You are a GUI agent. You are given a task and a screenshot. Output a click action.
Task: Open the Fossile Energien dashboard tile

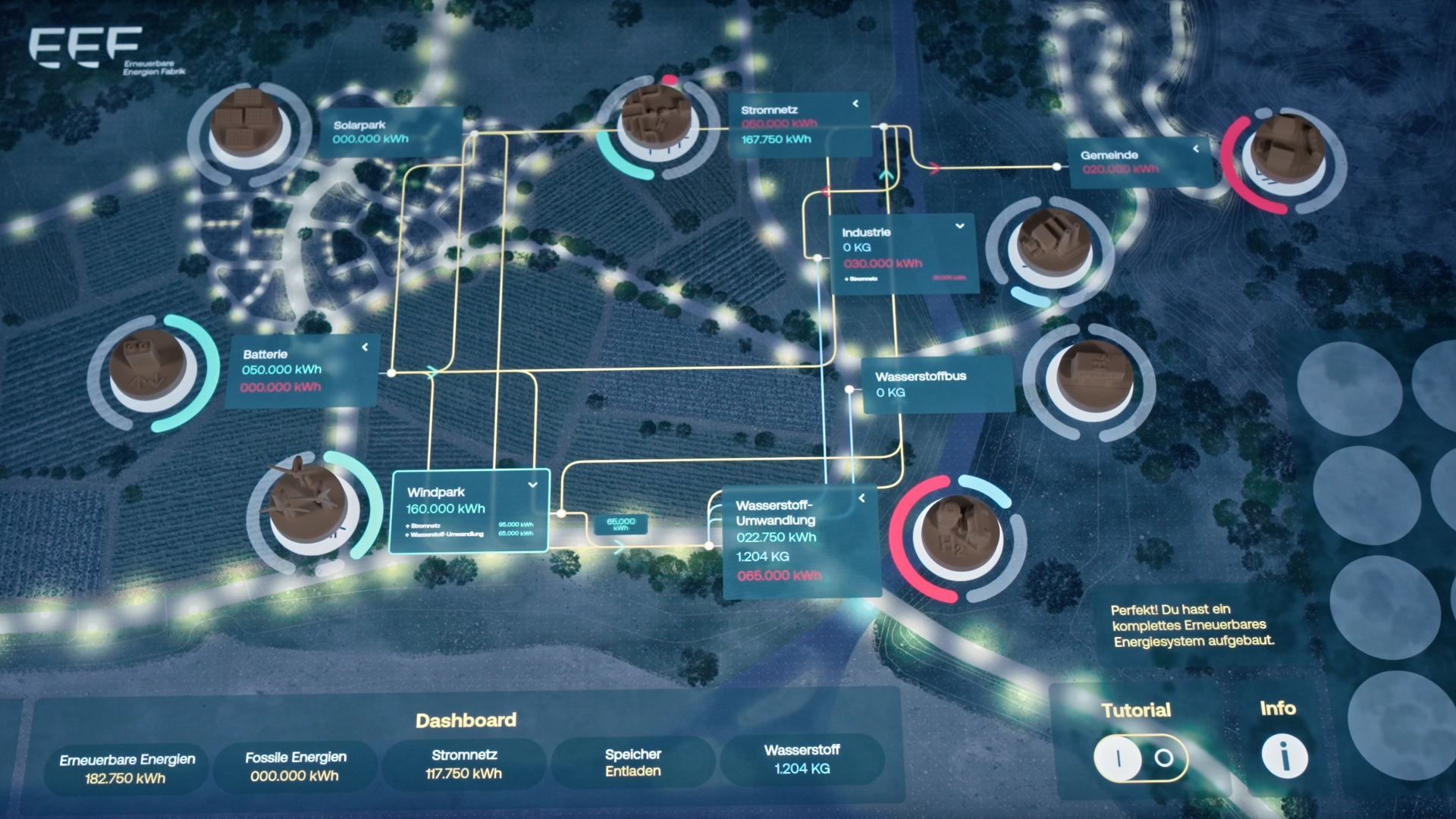coord(295,767)
